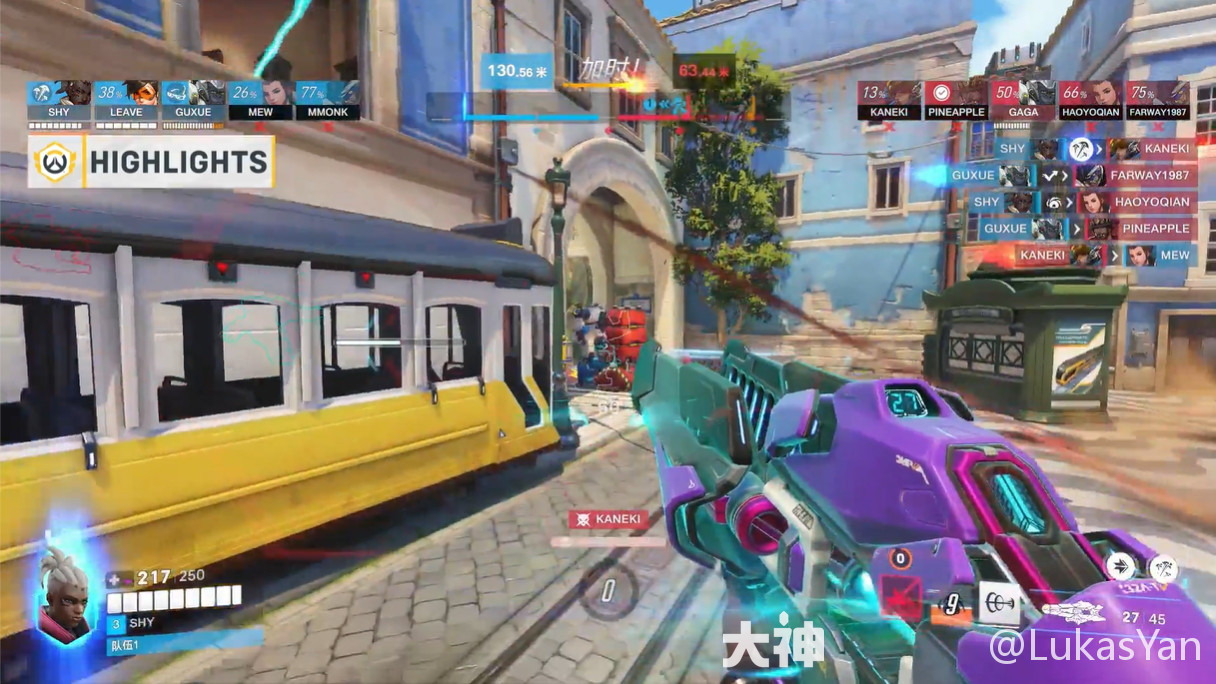Select KANEKI's red team player card

click(889, 100)
